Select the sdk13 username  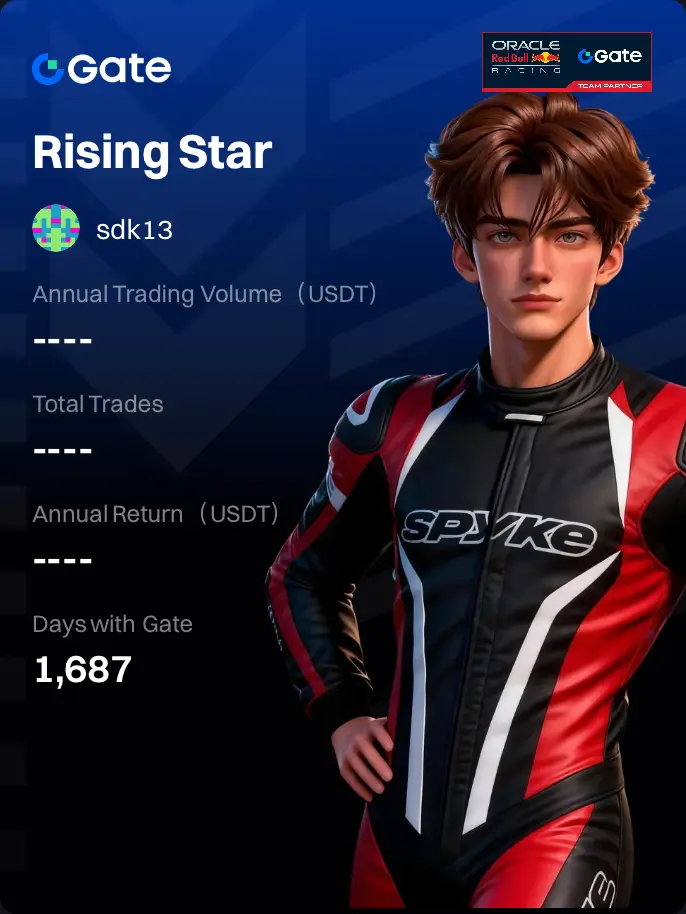(x=134, y=229)
